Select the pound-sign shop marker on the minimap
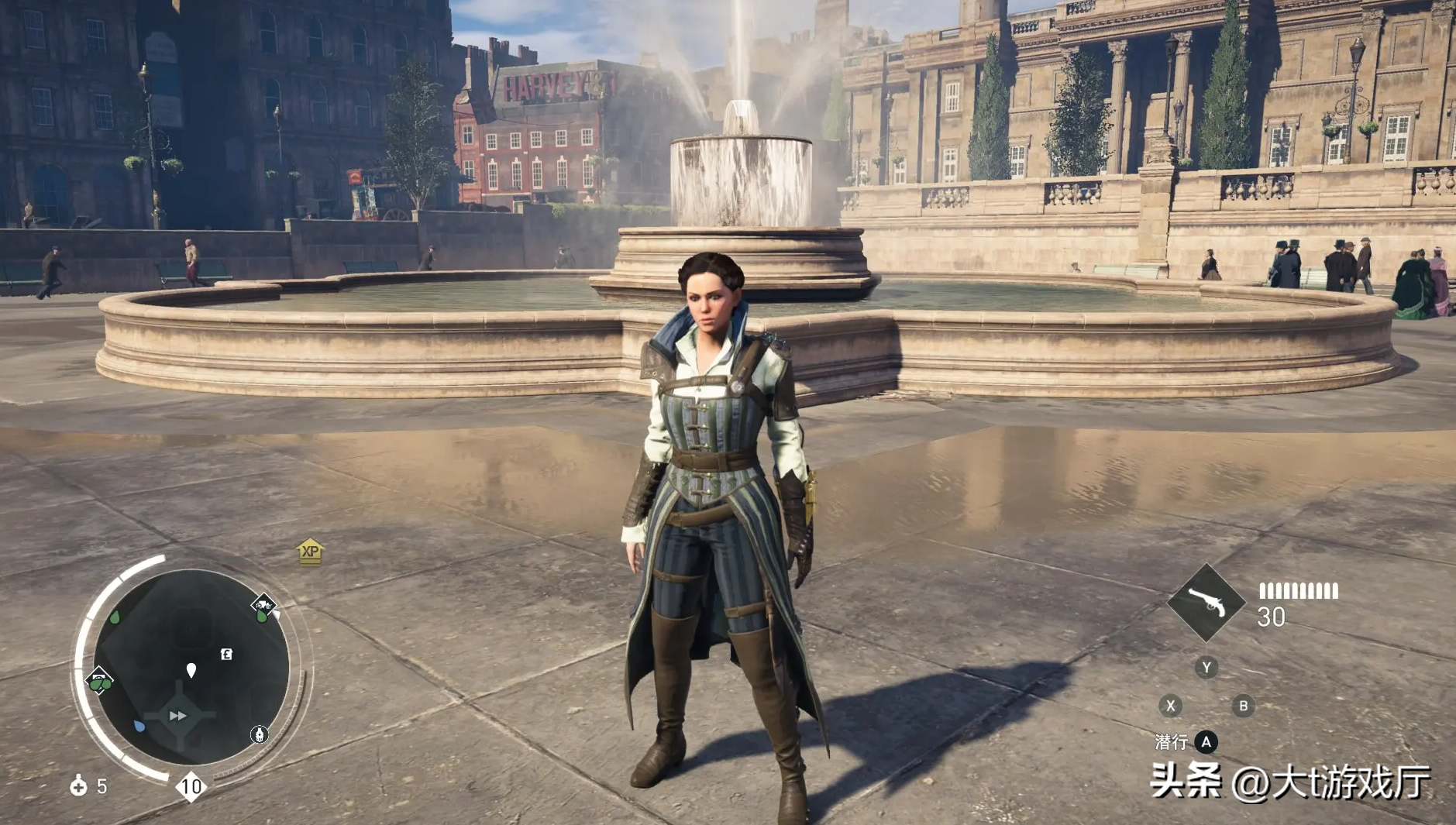Image resolution: width=1456 pixels, height=825 pixels. pyautogui.click(x=226, y=655)
